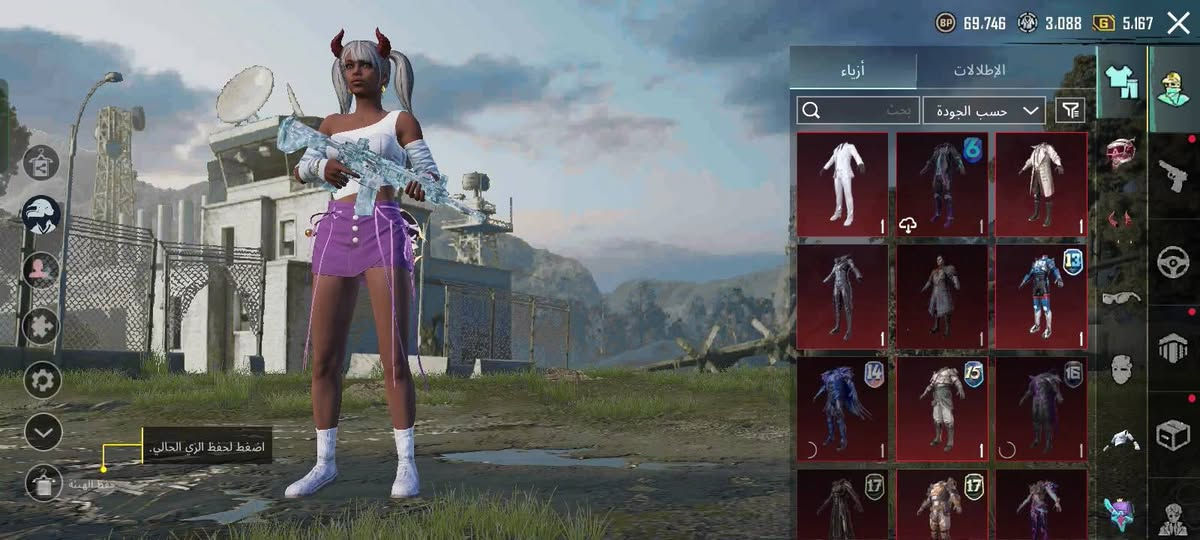Pick the blue armor outfit with 13 badge
The image size is (1200, 540).
[x=1041, y=296]
